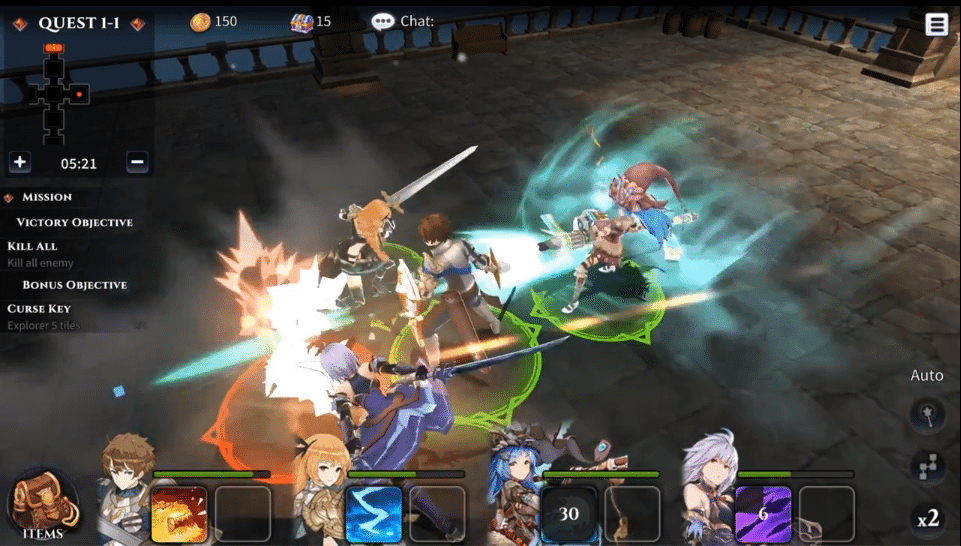Select the purple skill showing 6
Screen dimensions: 961x546
click(x=763, y=514)
